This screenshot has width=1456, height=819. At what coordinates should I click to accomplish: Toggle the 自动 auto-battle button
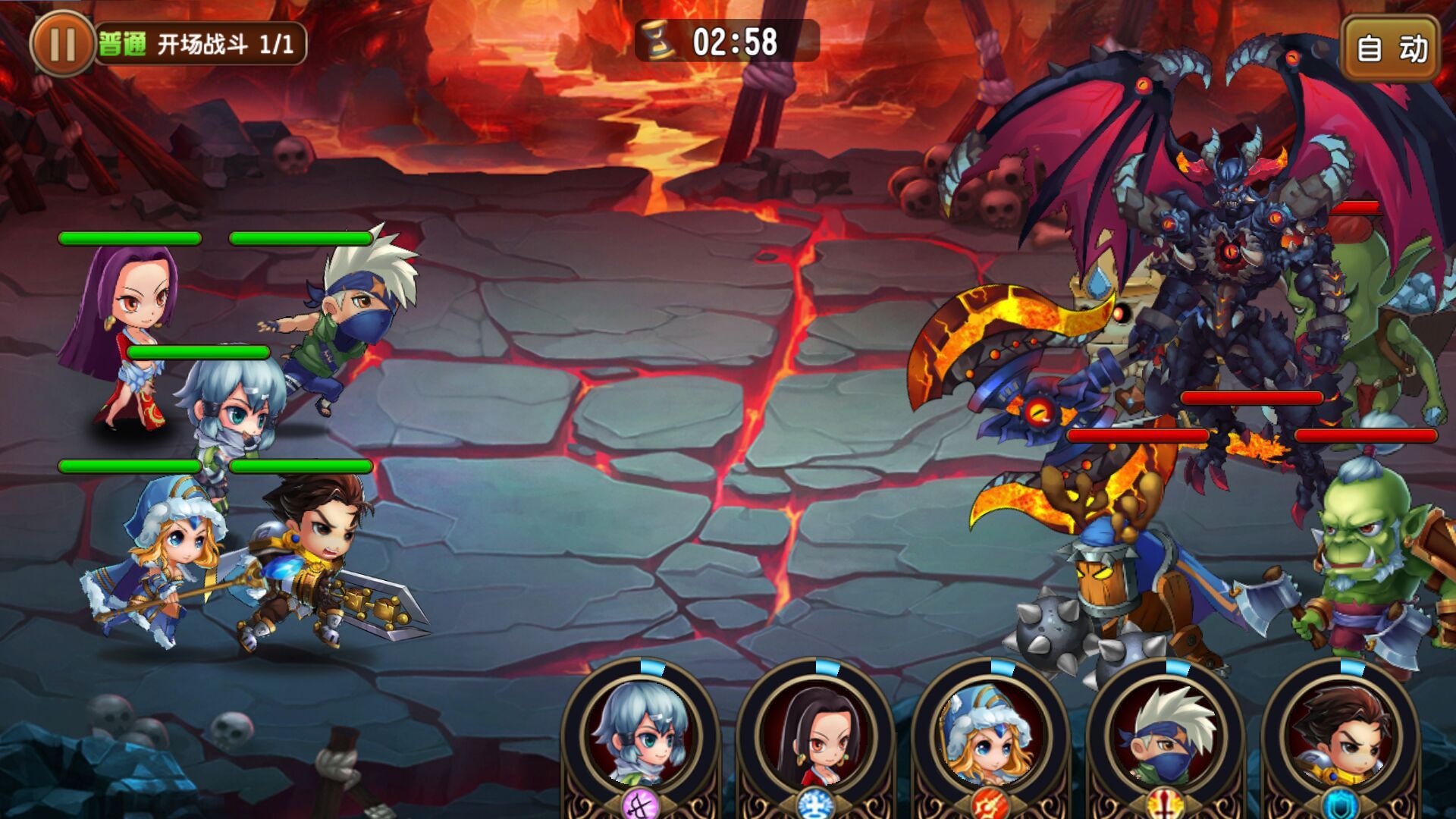pyautogui.click(x=1391, y=49)
